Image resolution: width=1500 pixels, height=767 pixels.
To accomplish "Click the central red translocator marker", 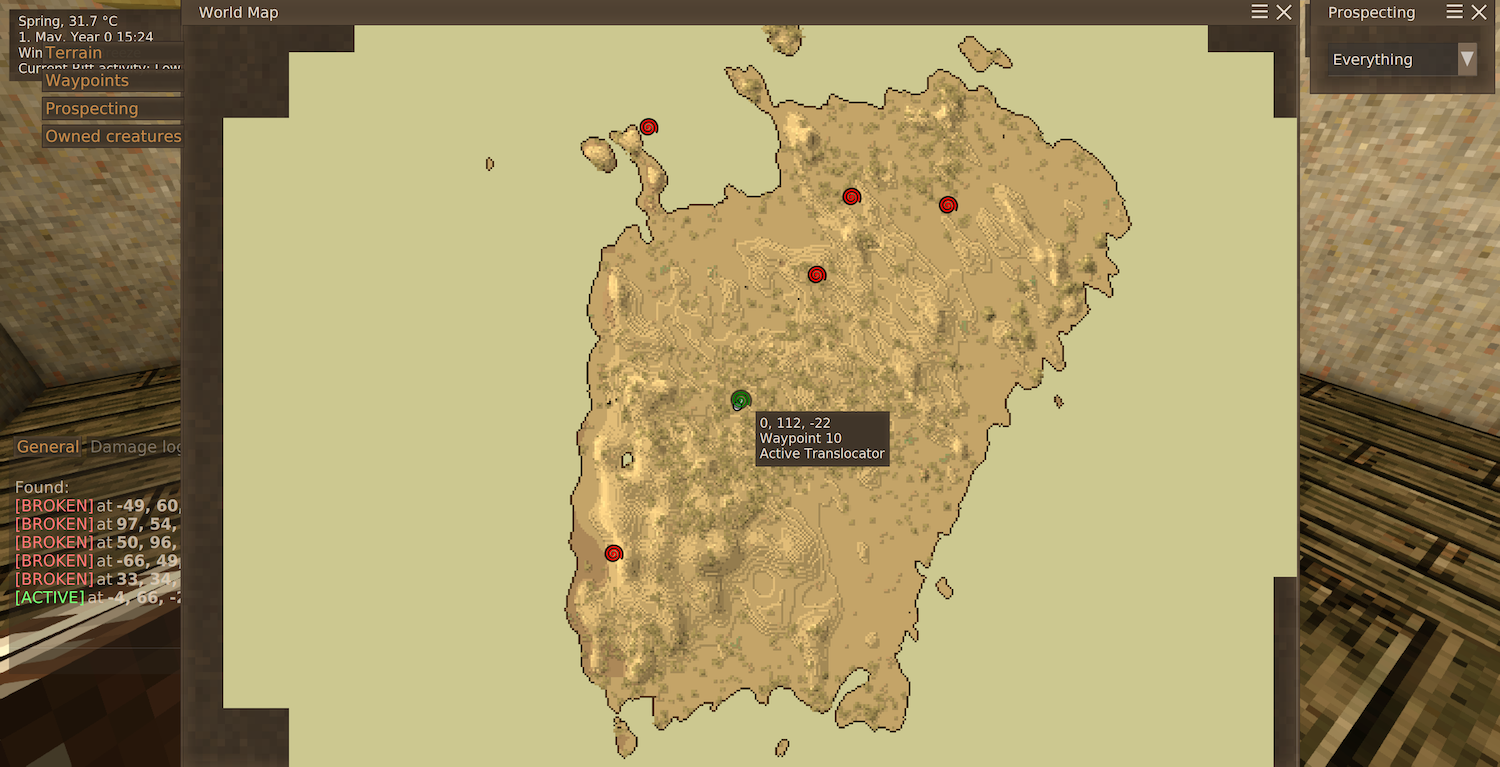I will (817, 273).
